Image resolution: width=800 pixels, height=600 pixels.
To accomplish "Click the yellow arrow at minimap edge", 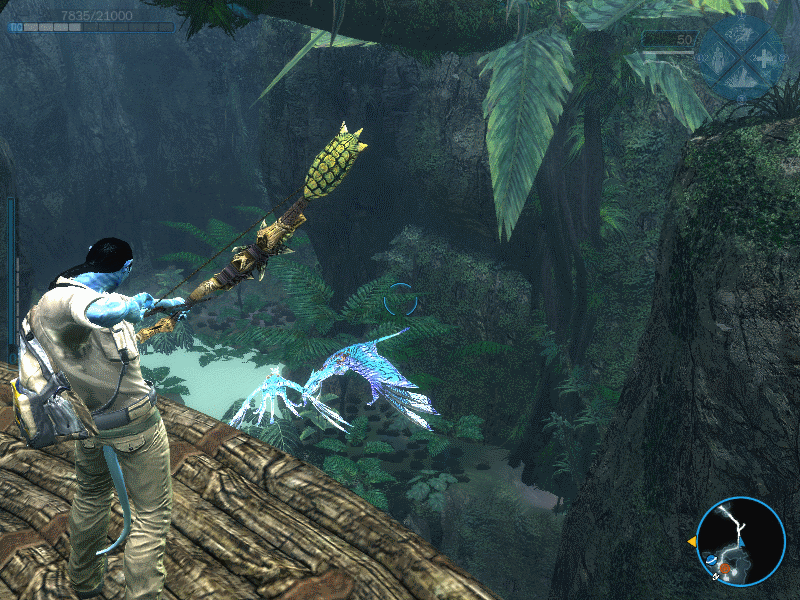I will (691, 541).
